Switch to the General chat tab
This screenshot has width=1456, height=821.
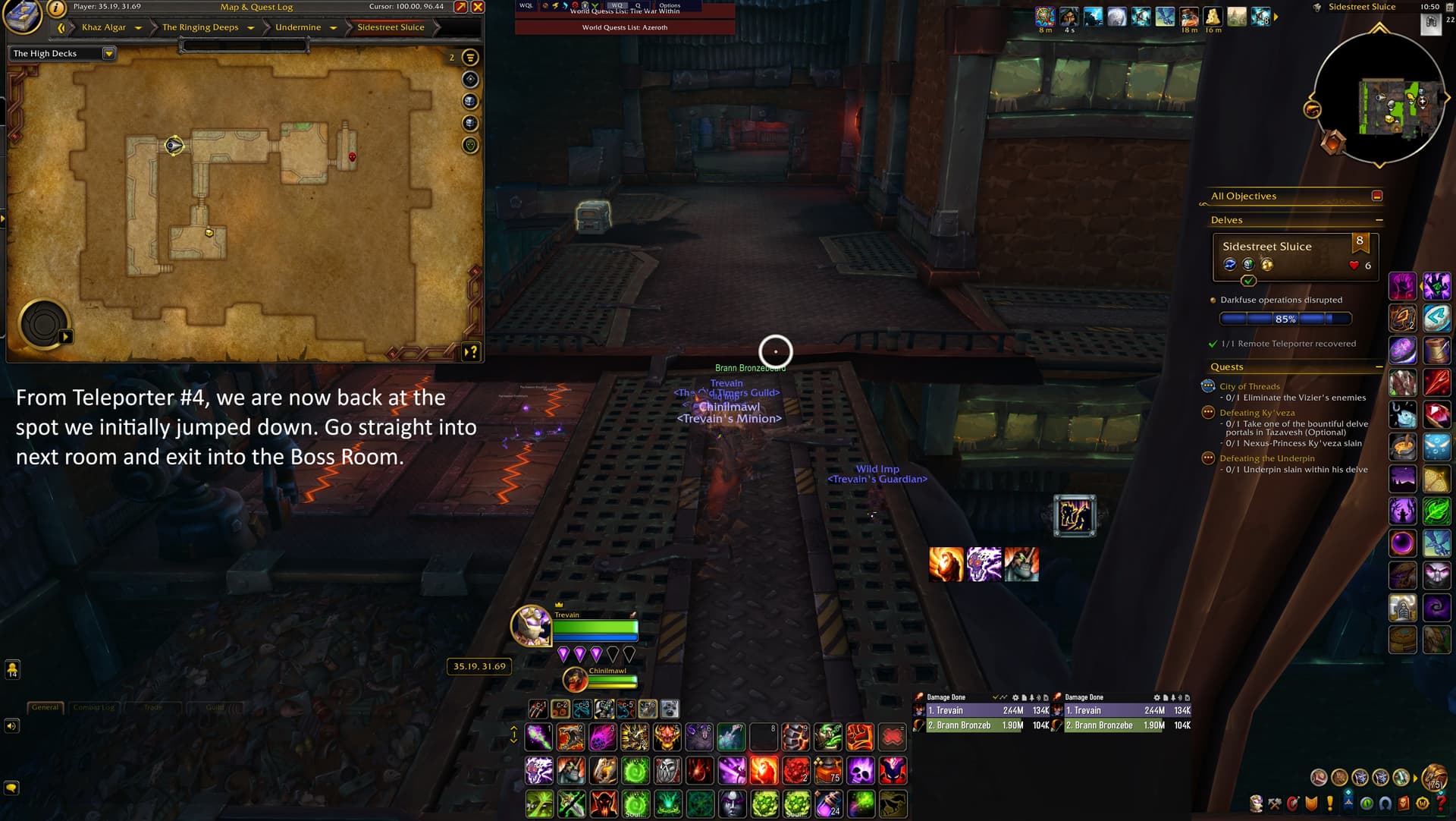(45, 707)
